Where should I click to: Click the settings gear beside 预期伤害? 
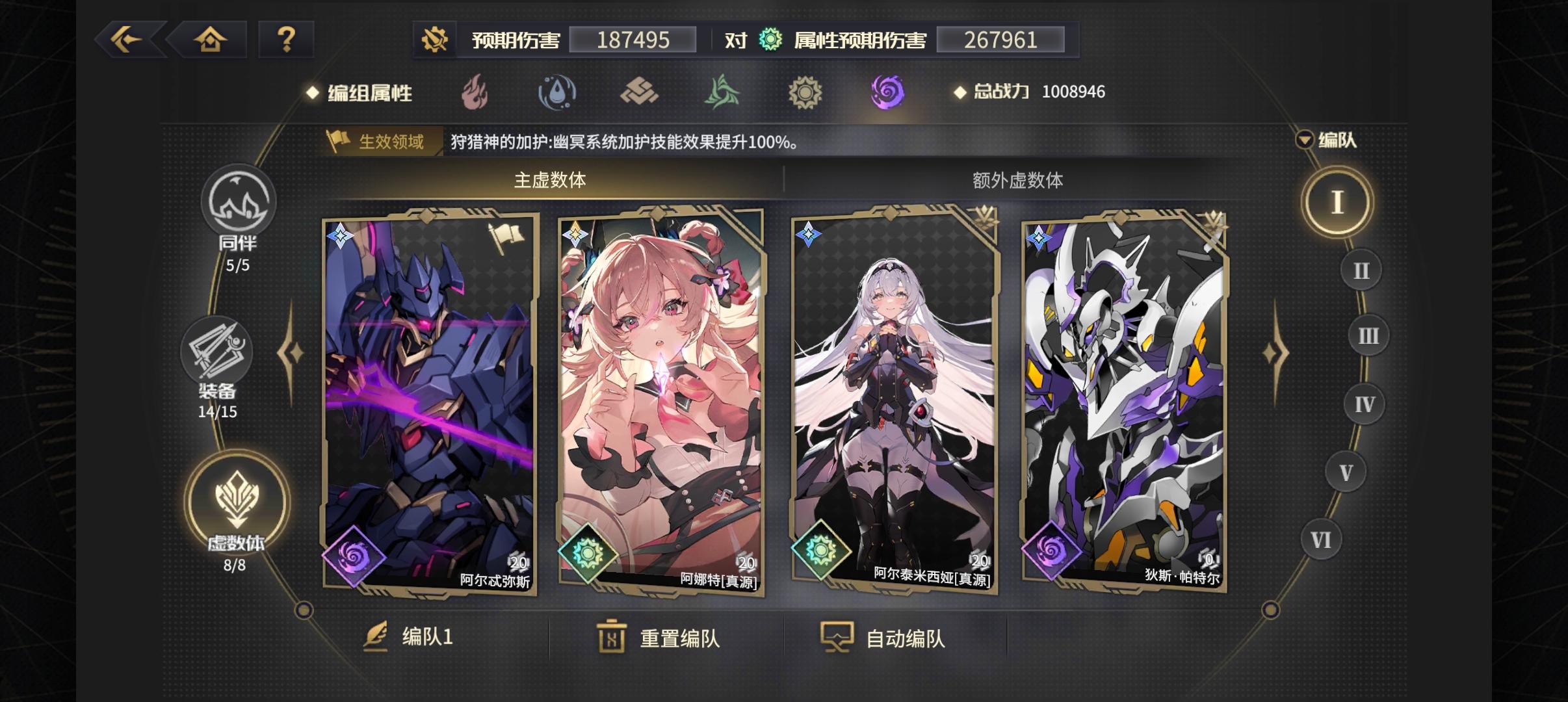[x=434, y=40]
